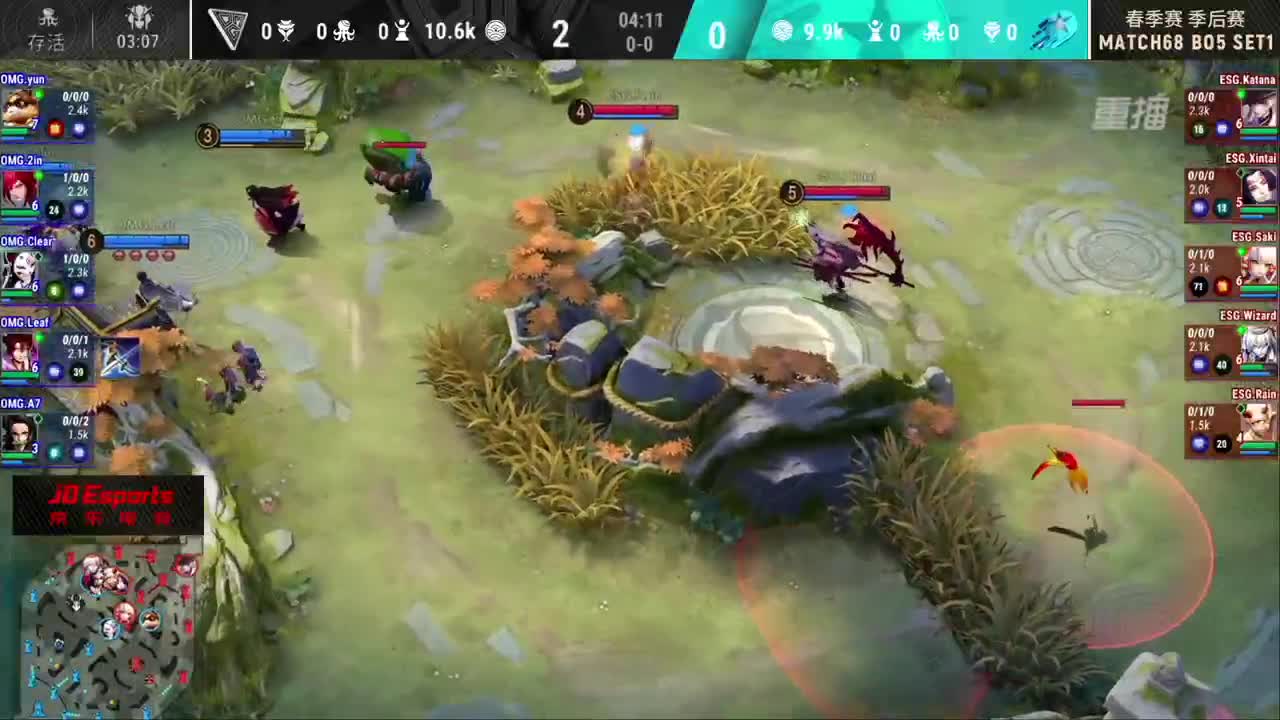This screenshot has width=1280, height=720.
Task: Open the JD Esports sponsor banner
Action: (x=105, y=505)
